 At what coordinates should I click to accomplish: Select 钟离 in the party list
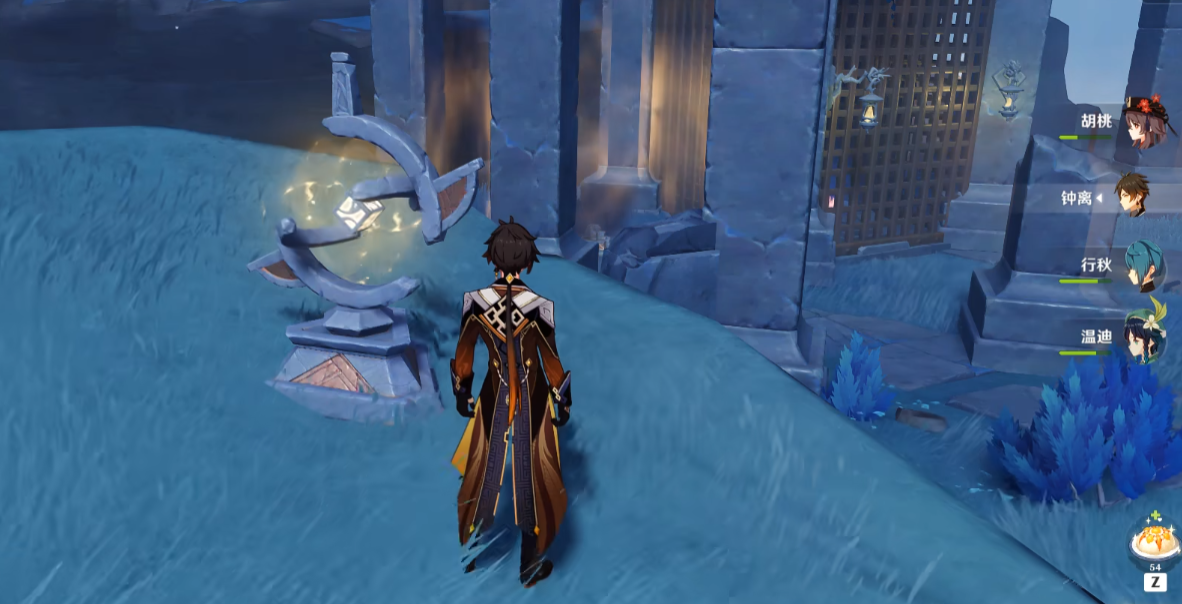pyautogui.click(x=1132, y=196)
